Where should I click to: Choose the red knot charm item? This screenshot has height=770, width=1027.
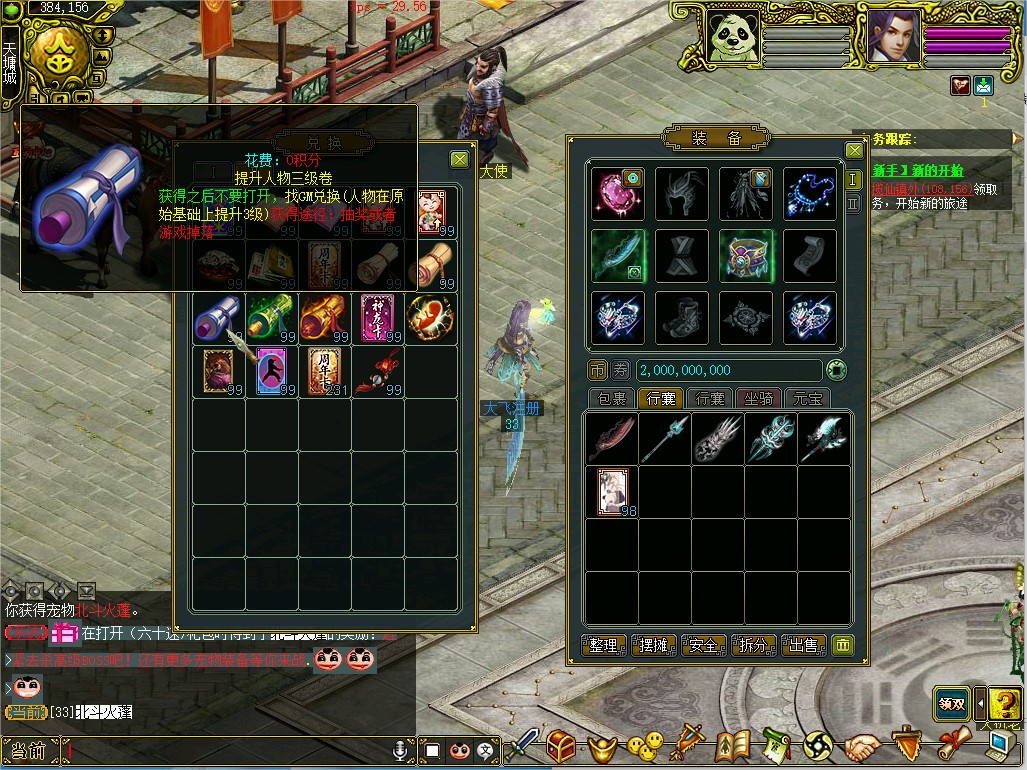[377, 370]
